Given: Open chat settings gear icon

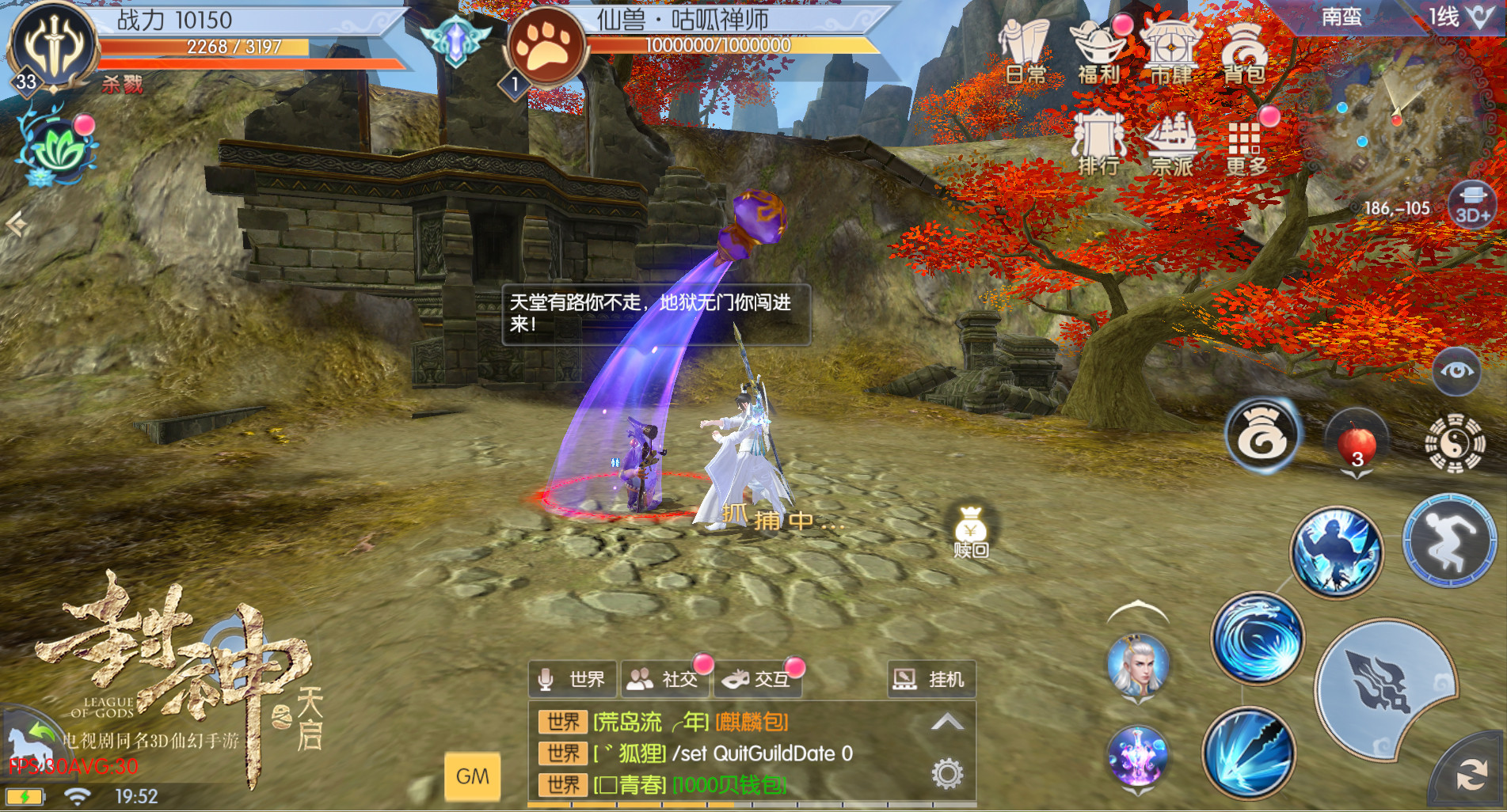Looking at the screenshot, I should click(x=947, y=773).
